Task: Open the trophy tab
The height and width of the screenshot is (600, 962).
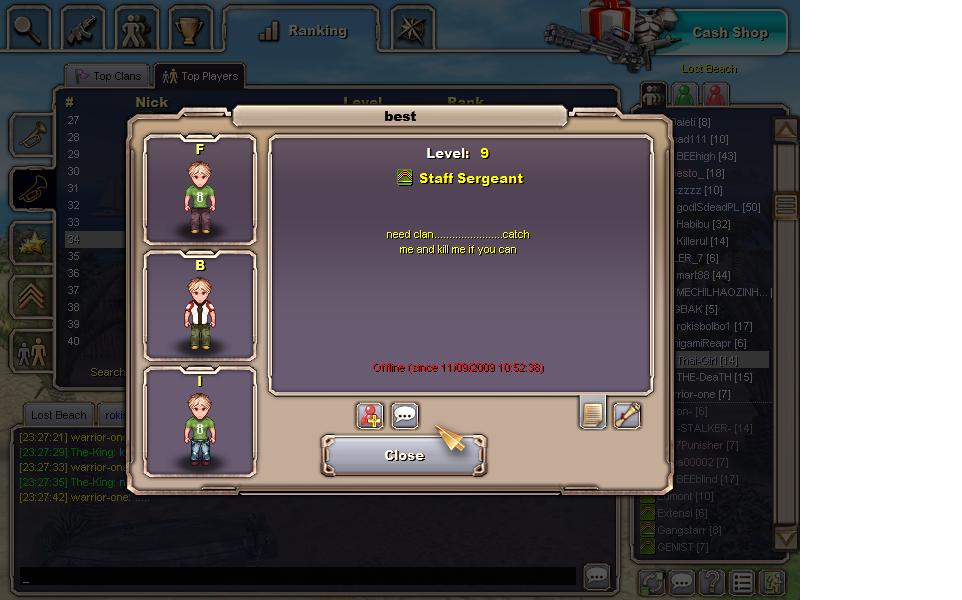Action: (190, 29)
